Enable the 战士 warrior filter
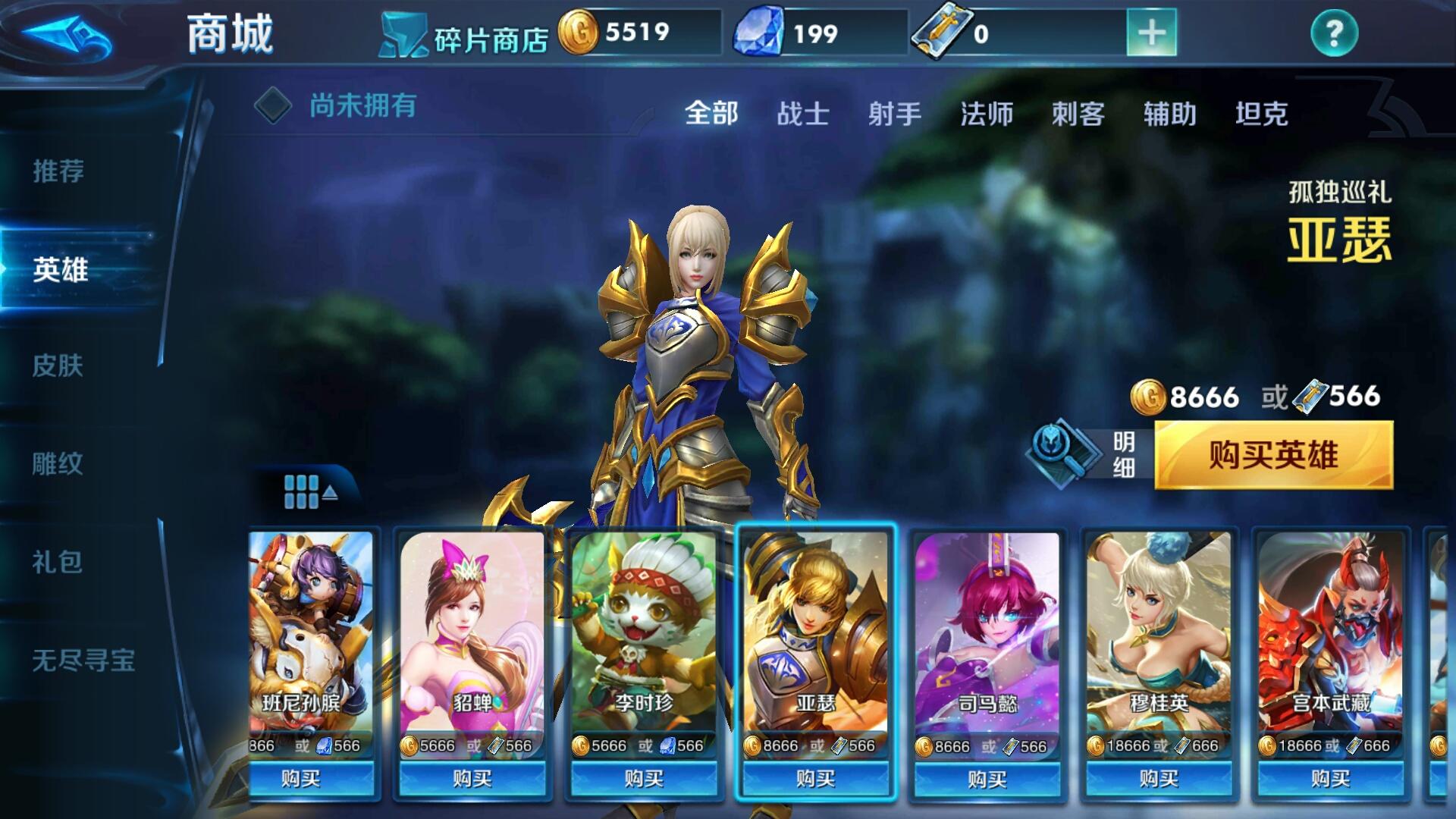The height and width of the screenshot is (819, 1456). coord(804,114)
